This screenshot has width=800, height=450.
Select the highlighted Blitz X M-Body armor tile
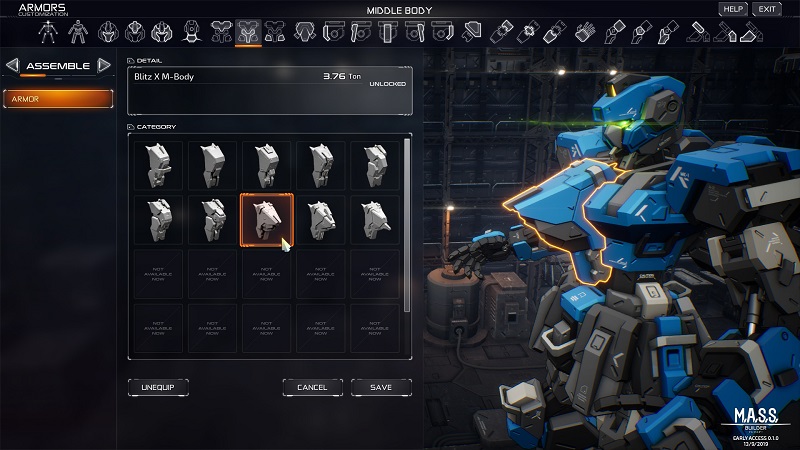(267, 219)
